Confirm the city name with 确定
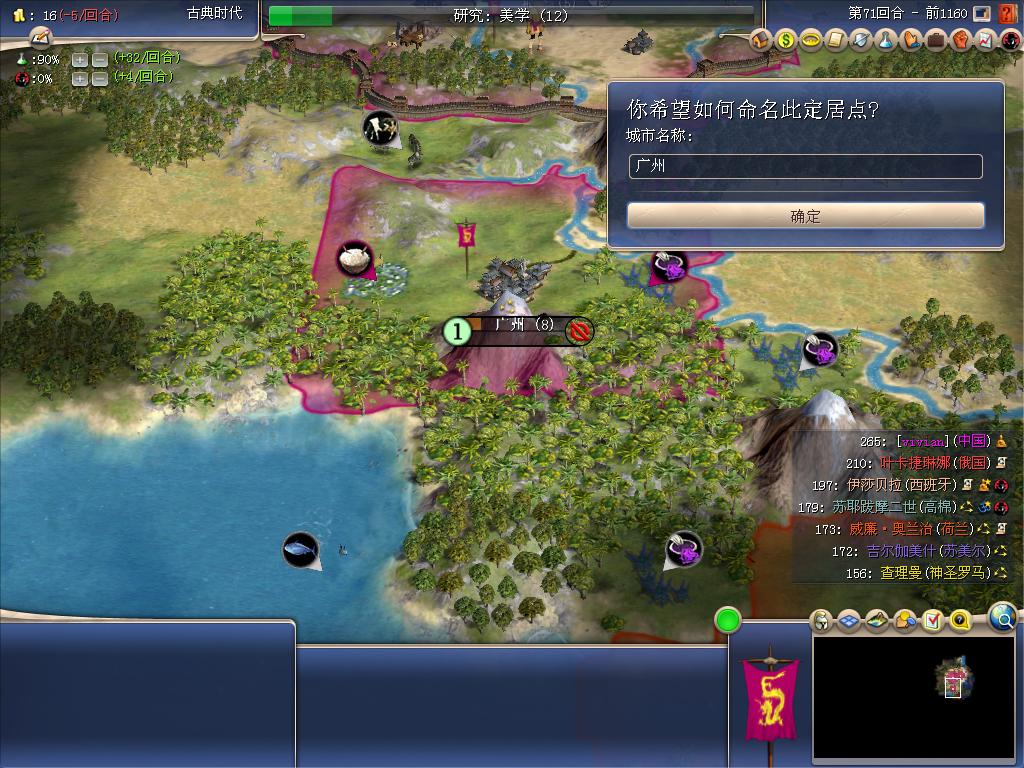Screen dimensions: 1024x768 (805, 216)
